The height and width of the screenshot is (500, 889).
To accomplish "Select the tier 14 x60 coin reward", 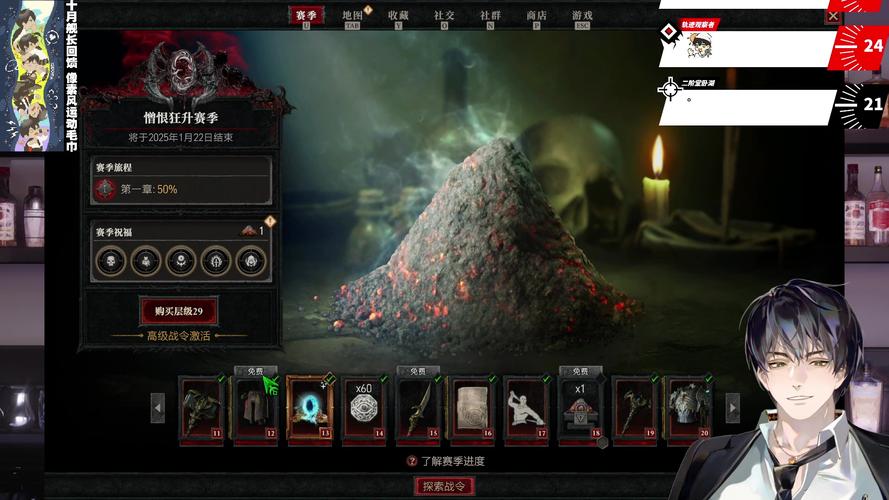I will click(x=363, y=407).
